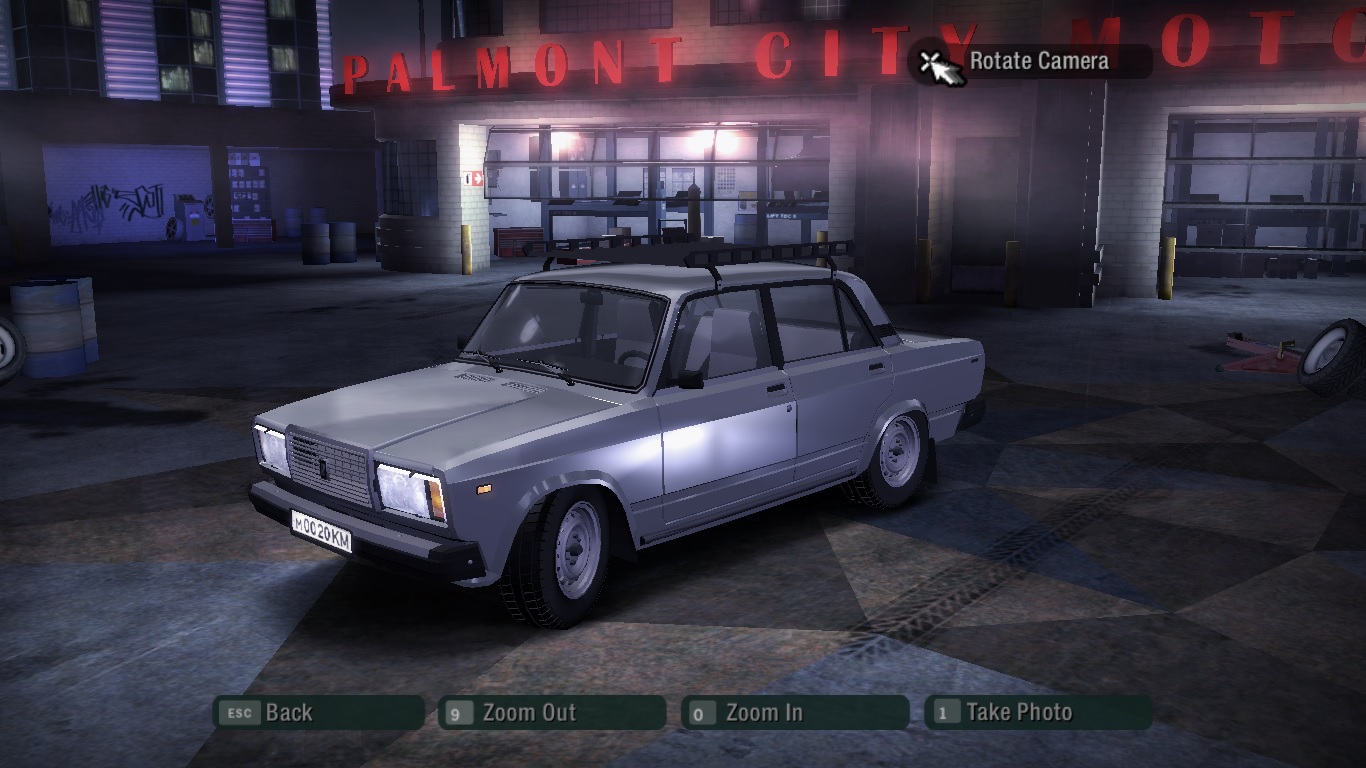Choose the Zoom In button
1366x768 pixels.
(795, 713)
